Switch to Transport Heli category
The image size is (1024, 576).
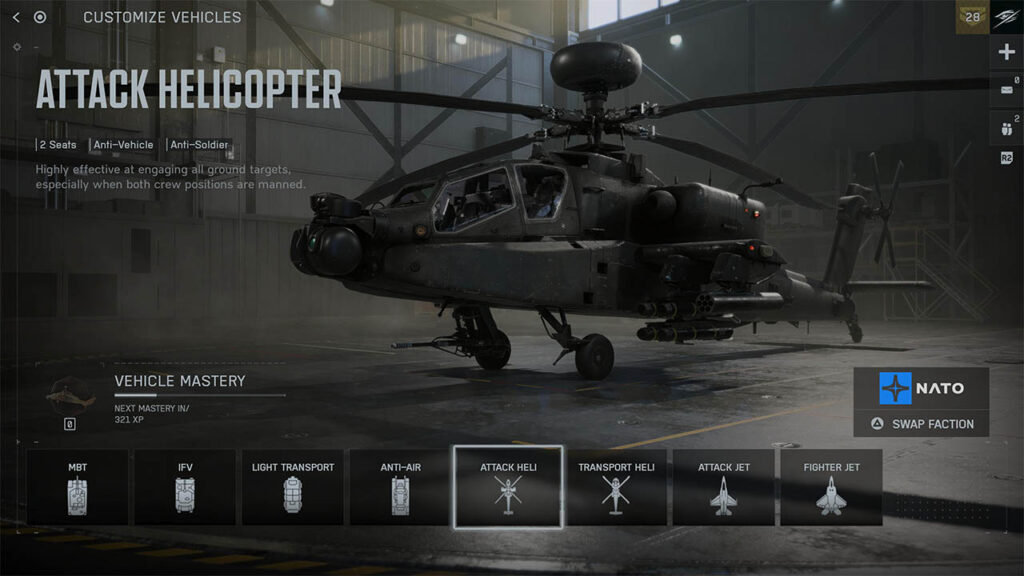615,487
